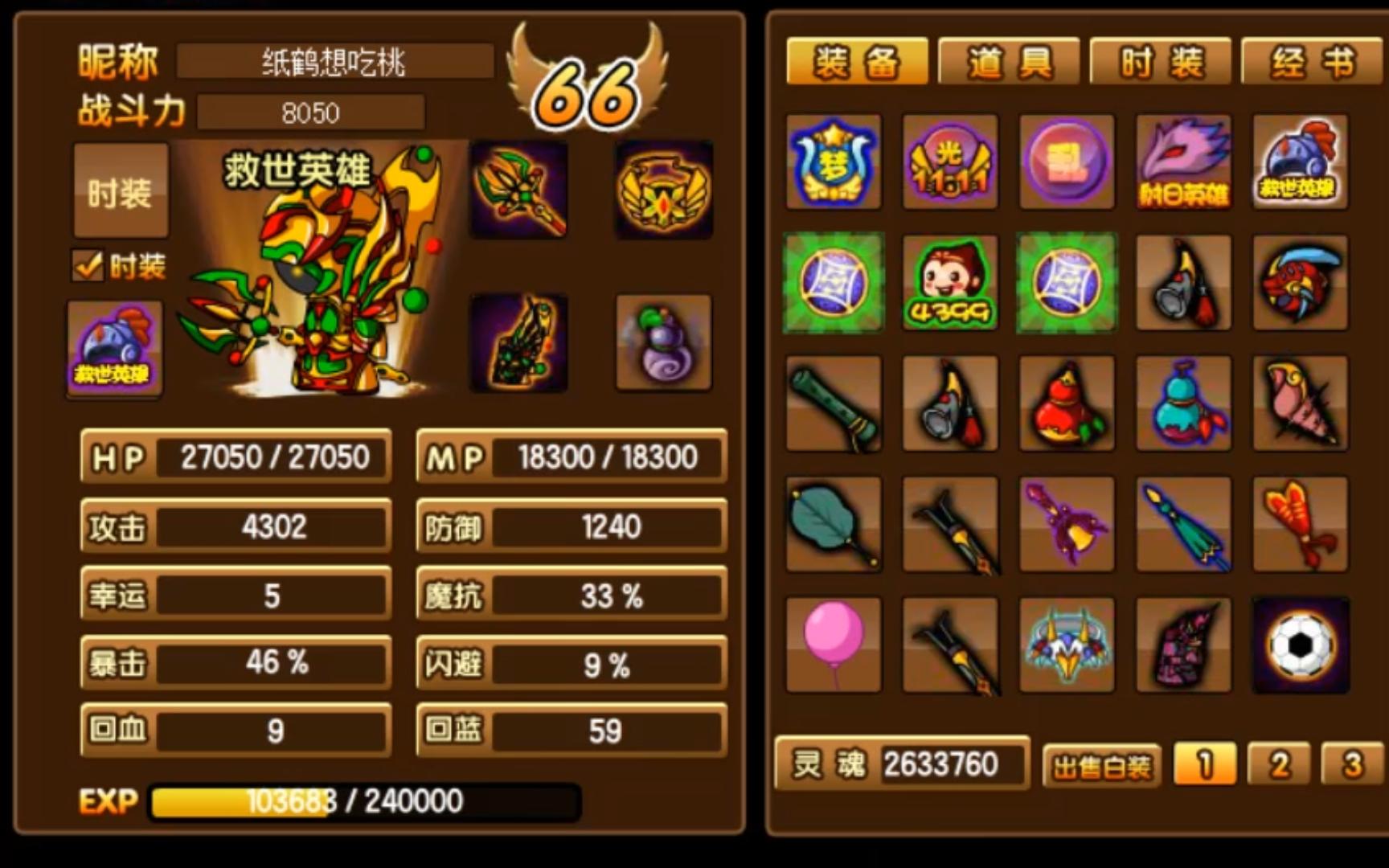Select the red gourd item
Viewport: 1389px width, 868px height.
pos(1066,402)
